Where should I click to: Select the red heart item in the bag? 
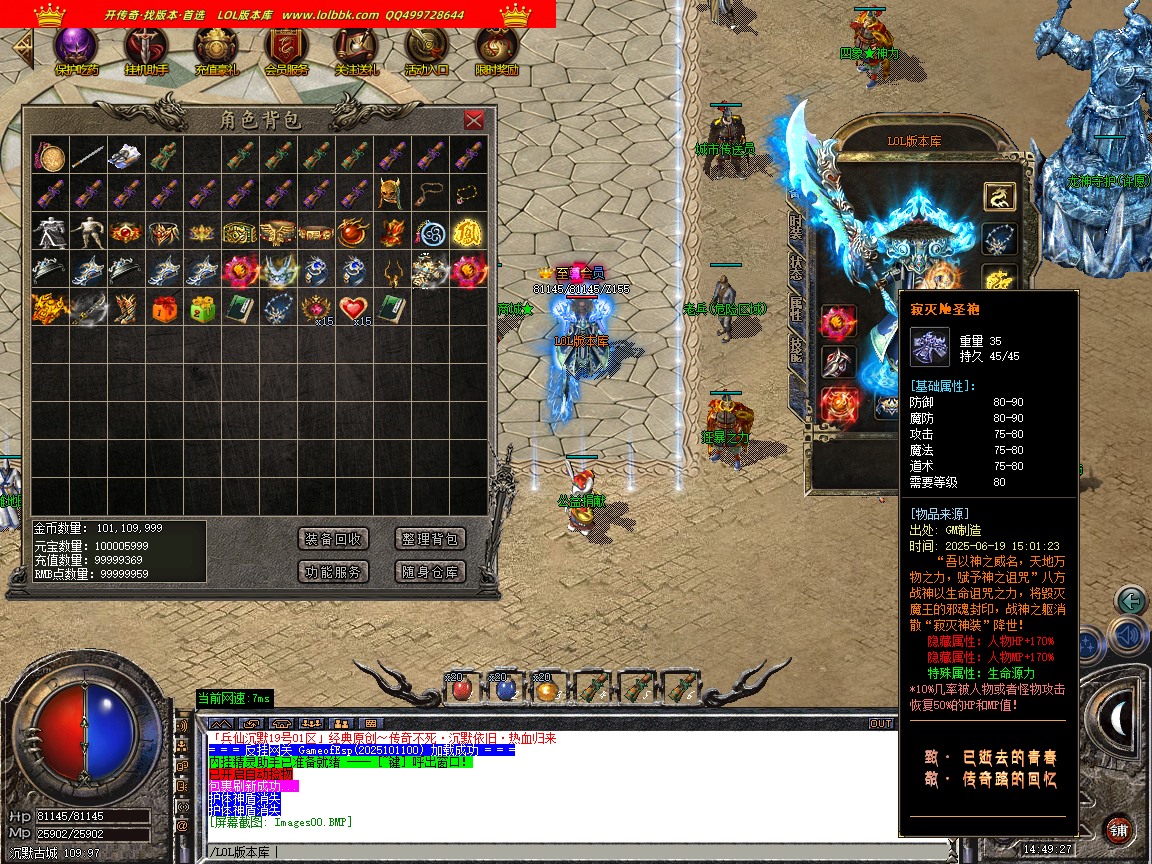click(354, 308)
